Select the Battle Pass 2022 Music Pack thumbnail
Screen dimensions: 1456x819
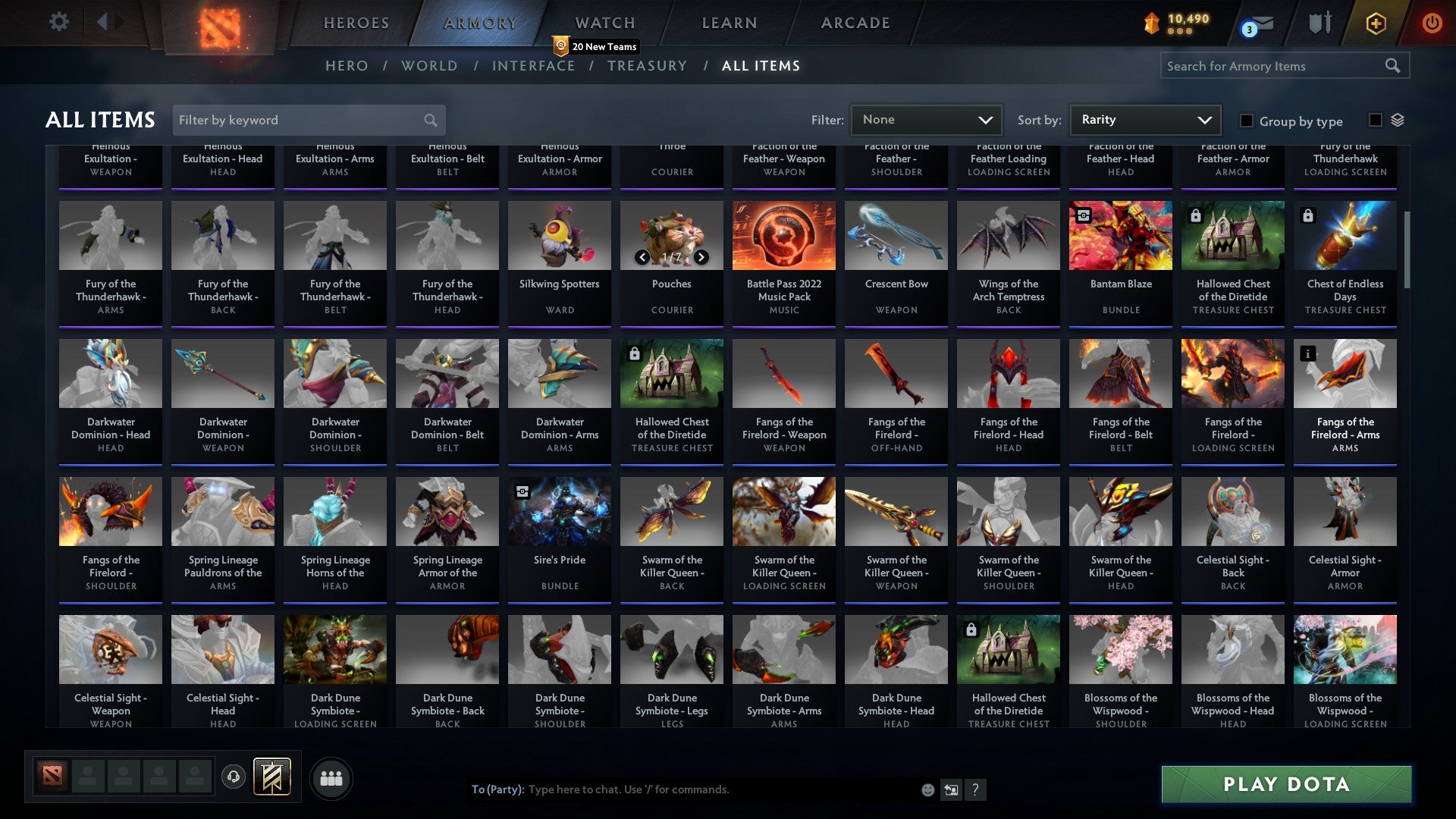783,235
